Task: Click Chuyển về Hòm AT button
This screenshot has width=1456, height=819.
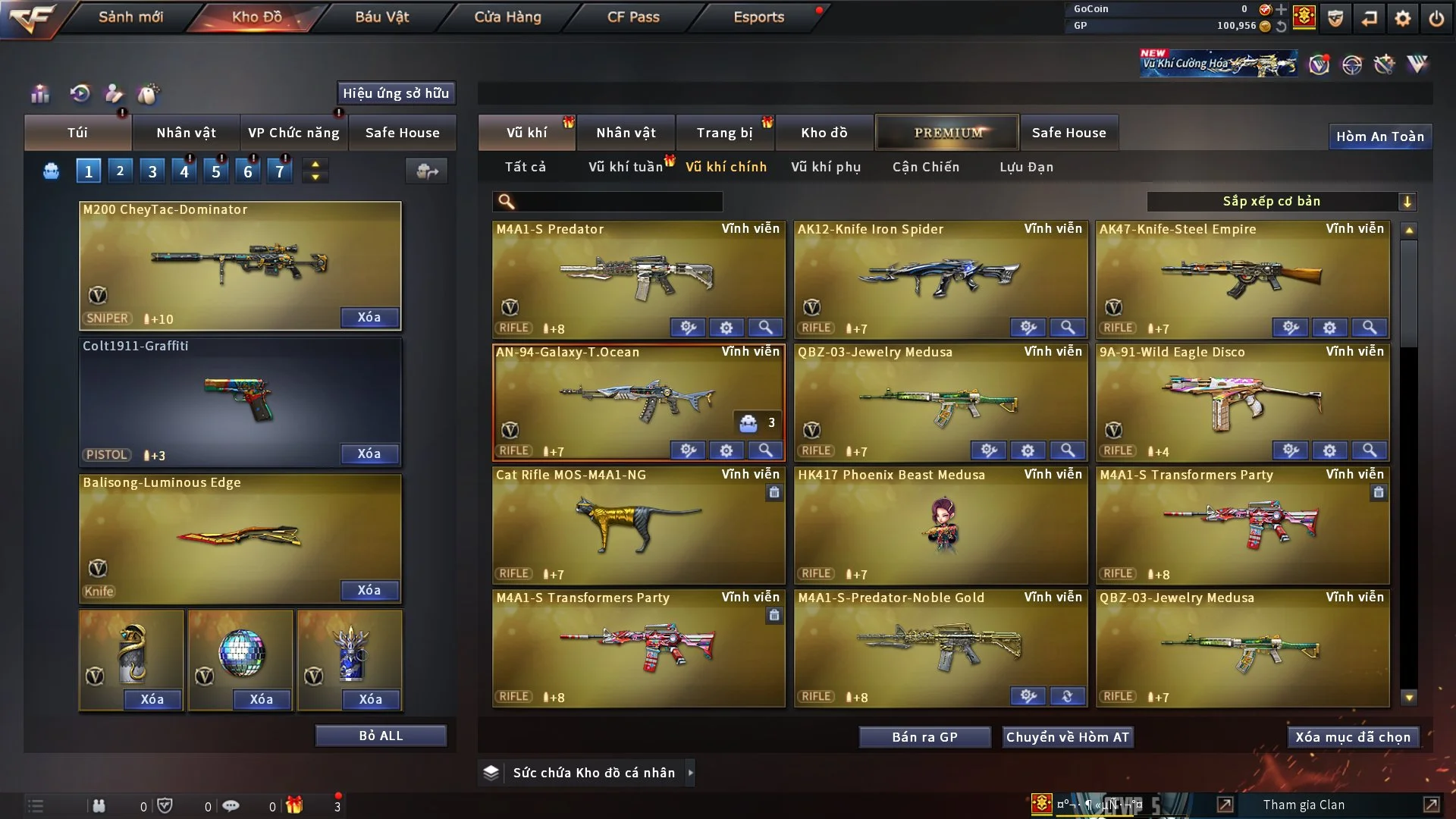Action: click(1067, 737)
